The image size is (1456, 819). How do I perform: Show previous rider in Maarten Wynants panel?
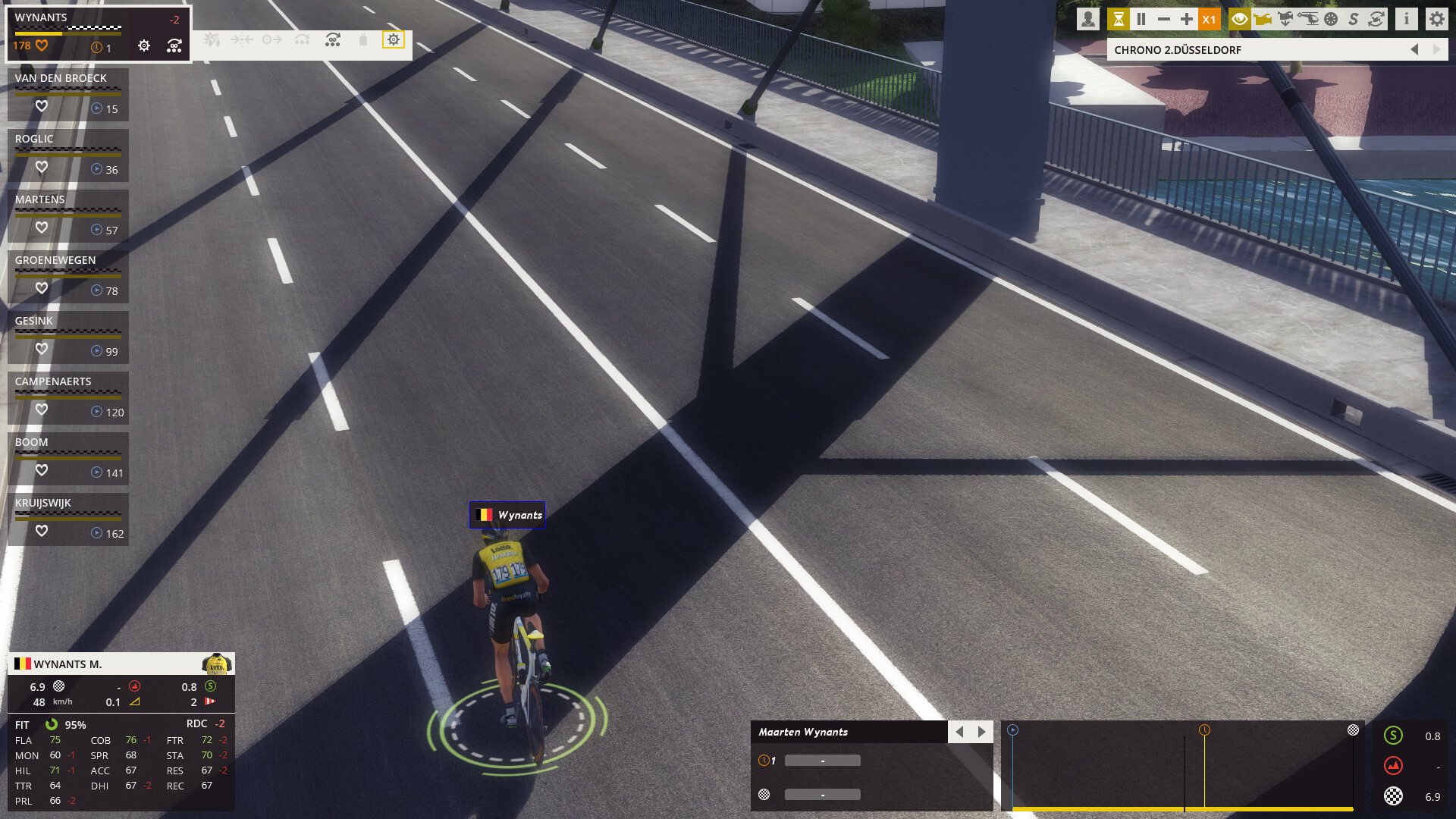pyautogui.click(x=959, y=732)
